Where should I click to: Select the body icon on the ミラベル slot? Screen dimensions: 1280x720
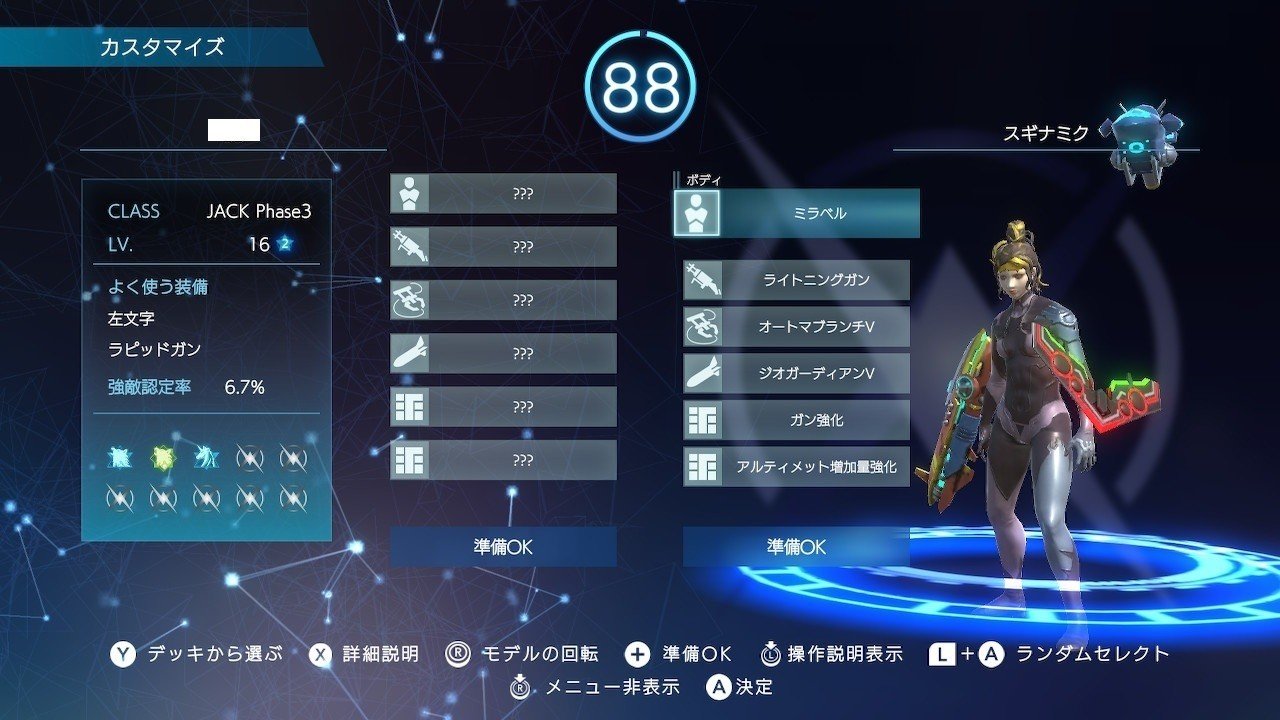702,212
